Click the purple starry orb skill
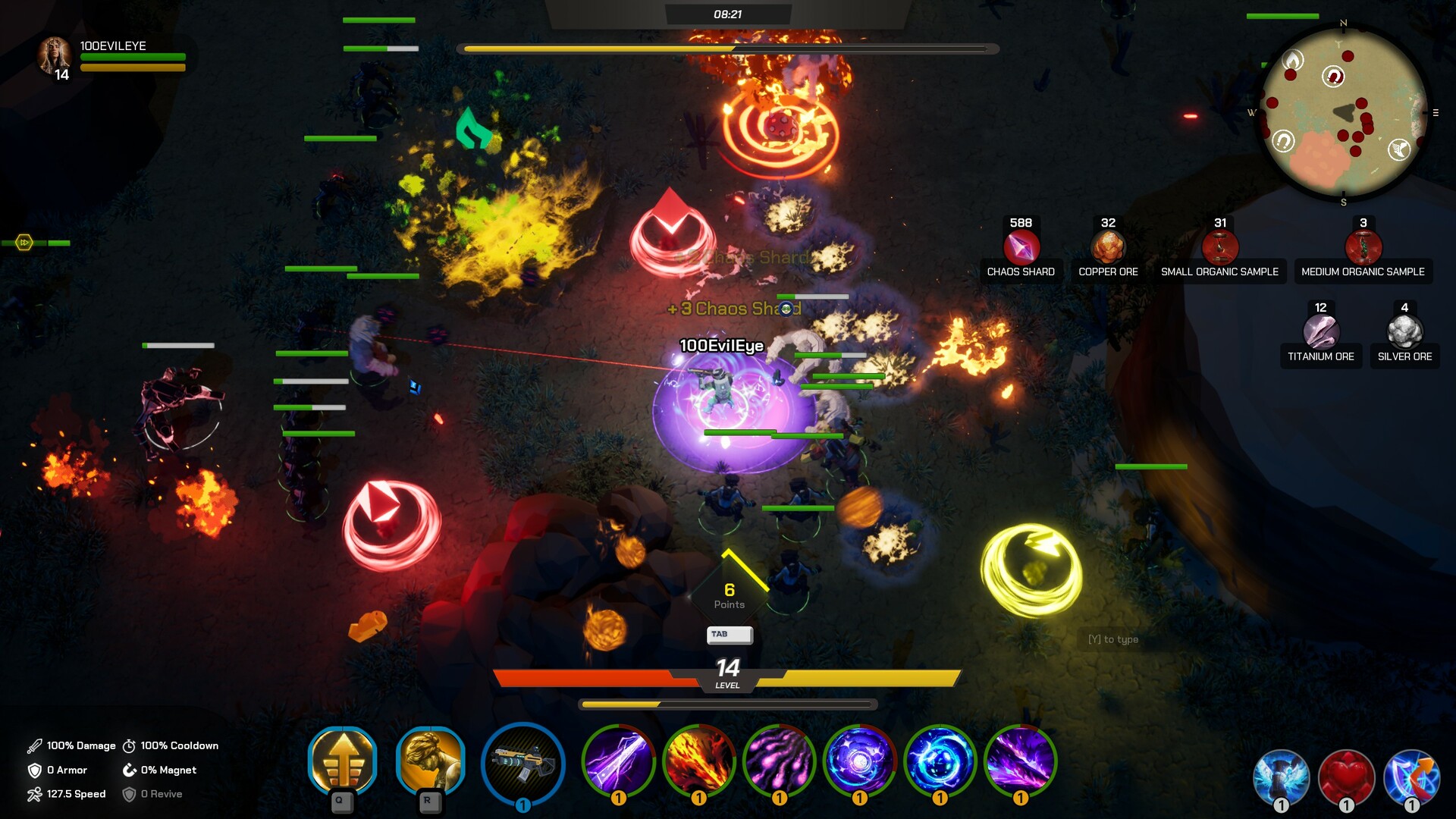The height and width of the screenshot is (819, 1456). 859,761
